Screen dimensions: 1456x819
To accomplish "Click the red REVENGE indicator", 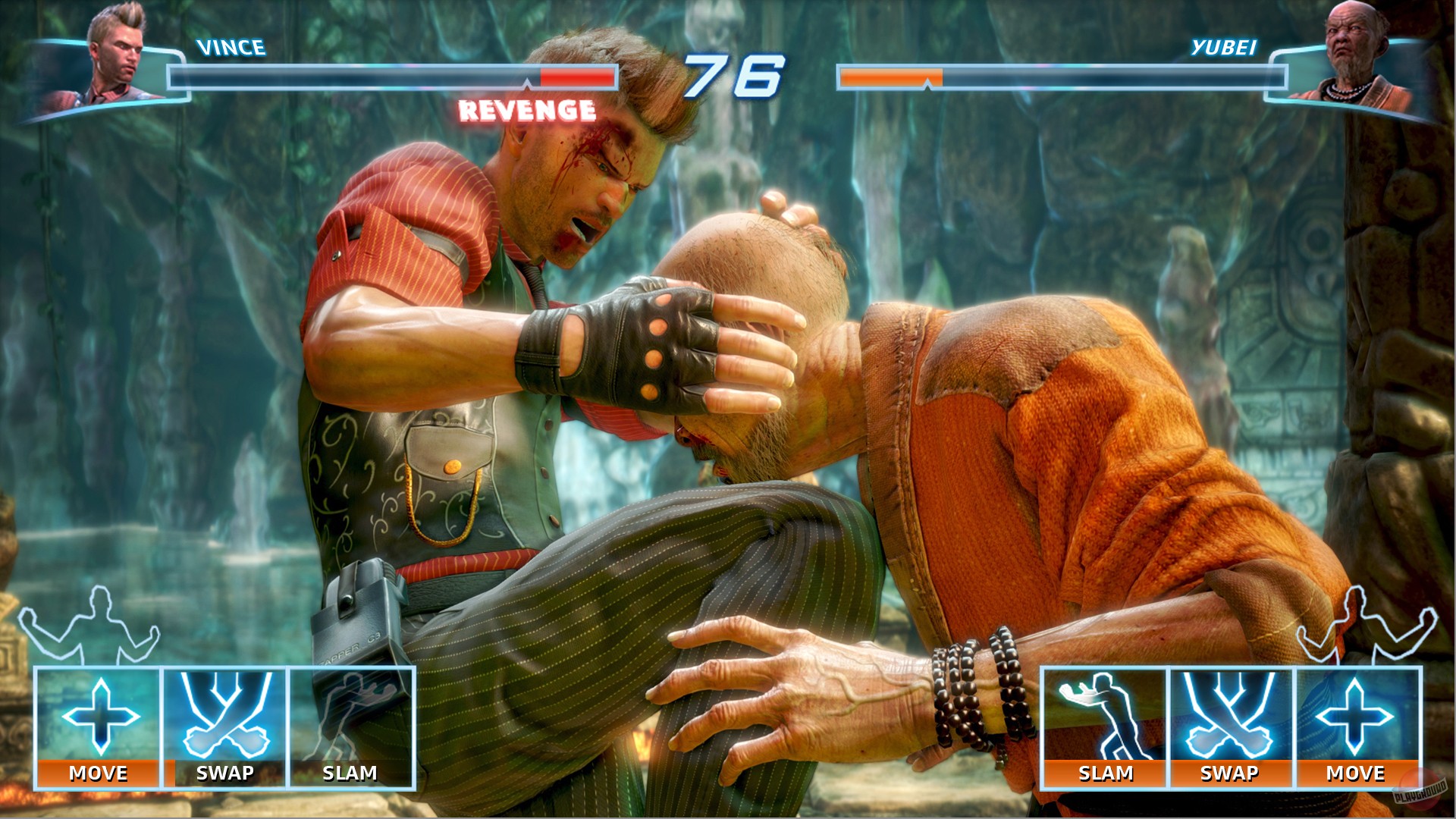I will (526, 111).
